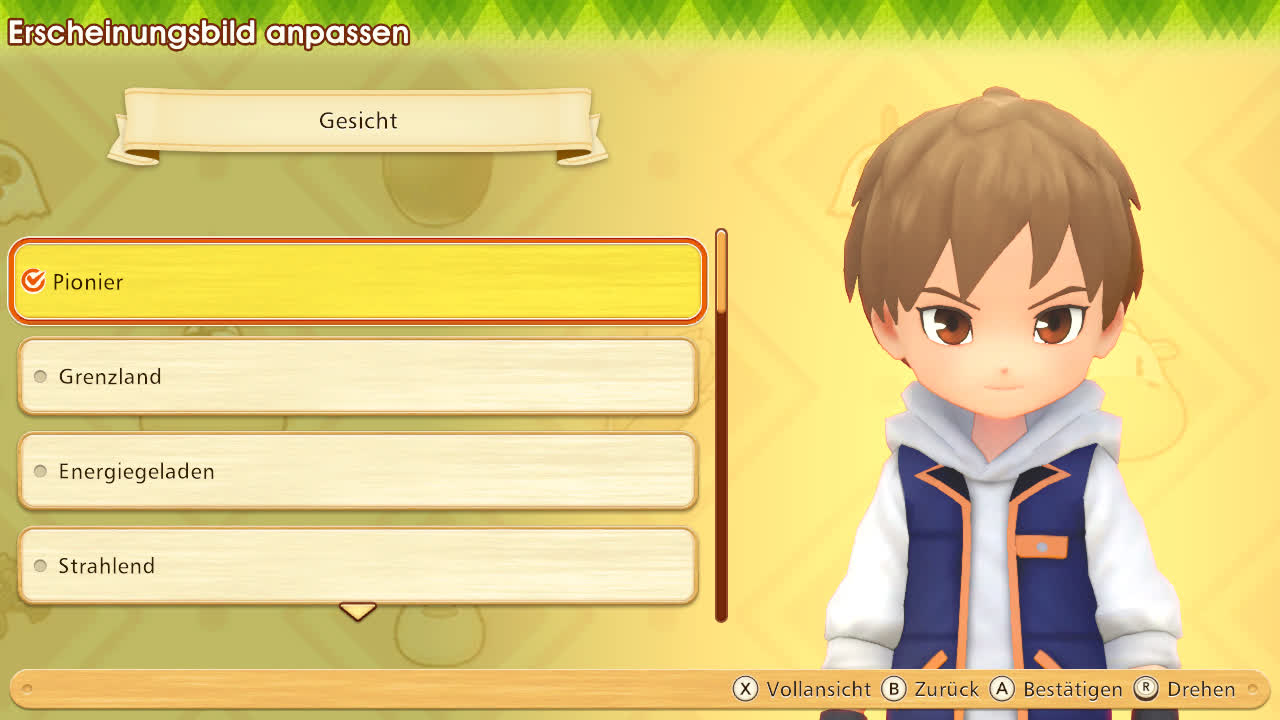Select the Strahlend face option
The image size is (1280, 720).
point(358,566)
